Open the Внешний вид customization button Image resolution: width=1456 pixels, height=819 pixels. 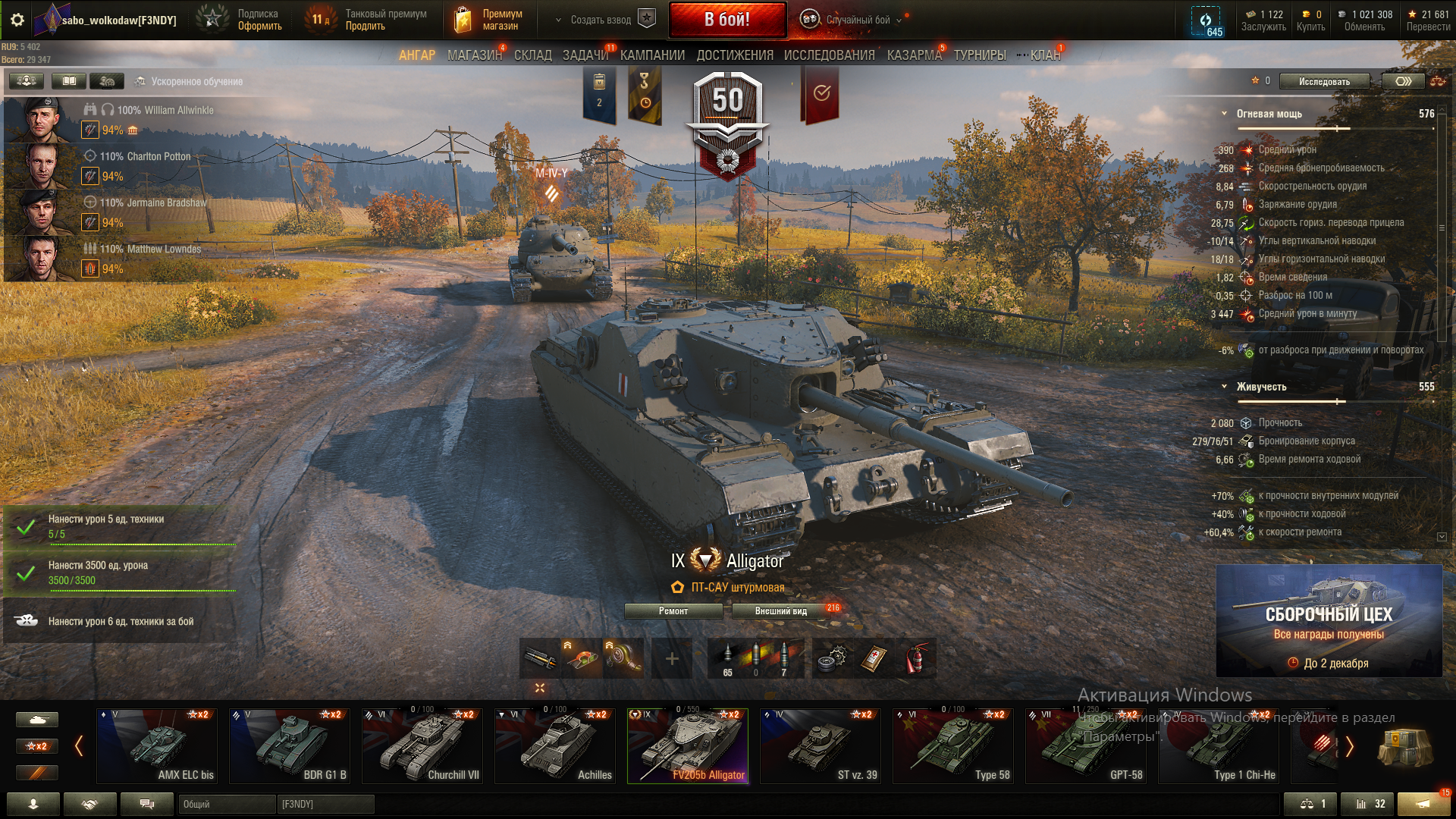(780, 611)
